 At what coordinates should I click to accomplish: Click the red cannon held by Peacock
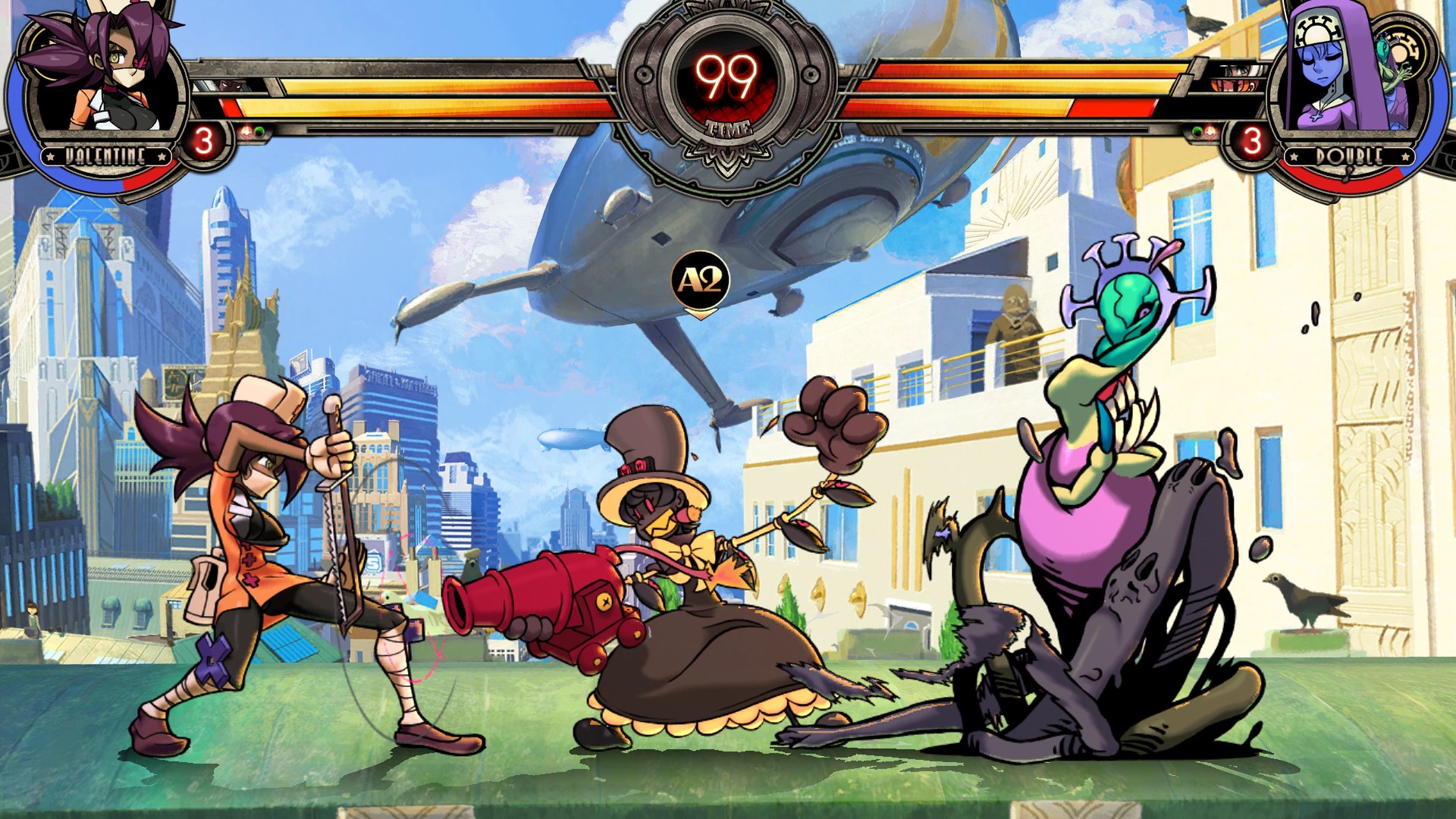pyautogui.click(x=531, y=599)
